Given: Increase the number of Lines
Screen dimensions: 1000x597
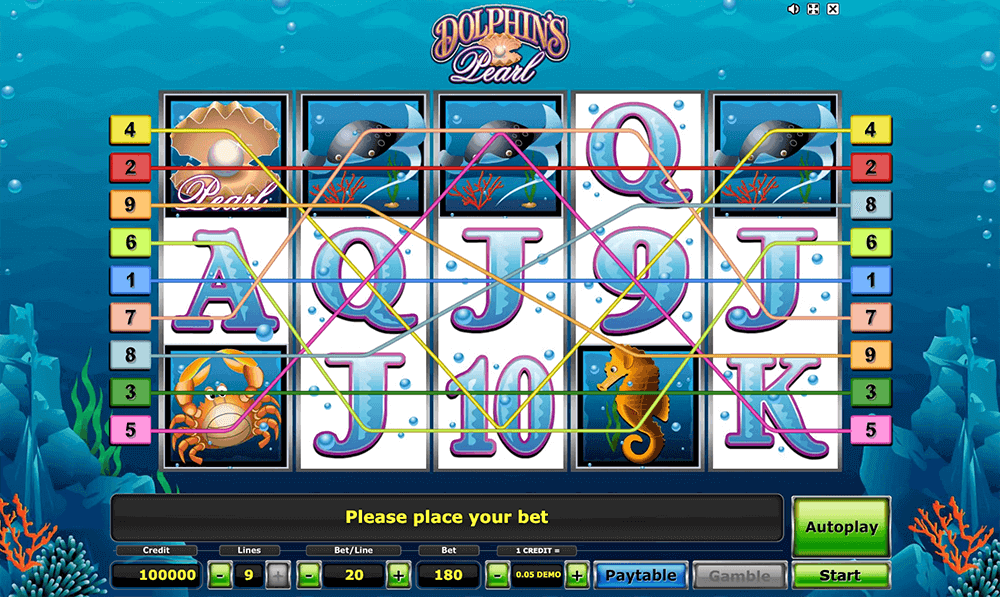Looking at the screenshot, I should tap(278, 575).
